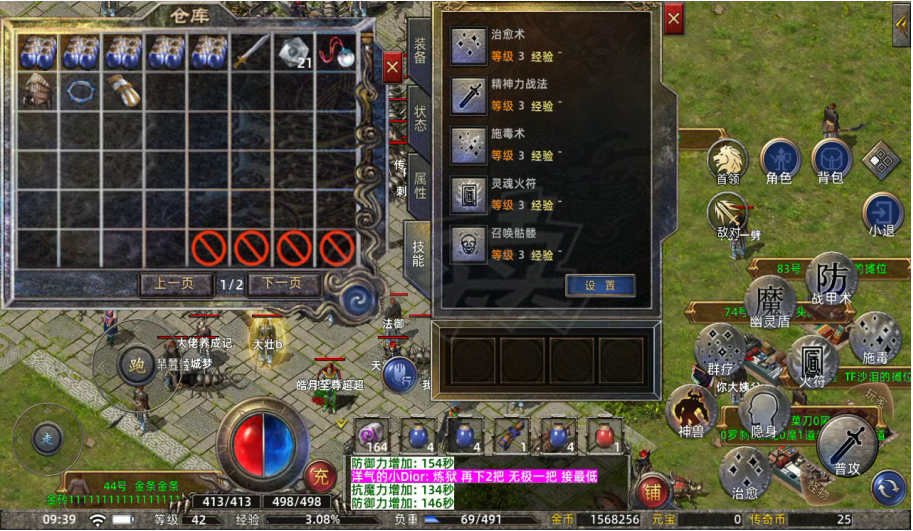
Task: Open the 属性 attributes tab
Action: point(419,184)
